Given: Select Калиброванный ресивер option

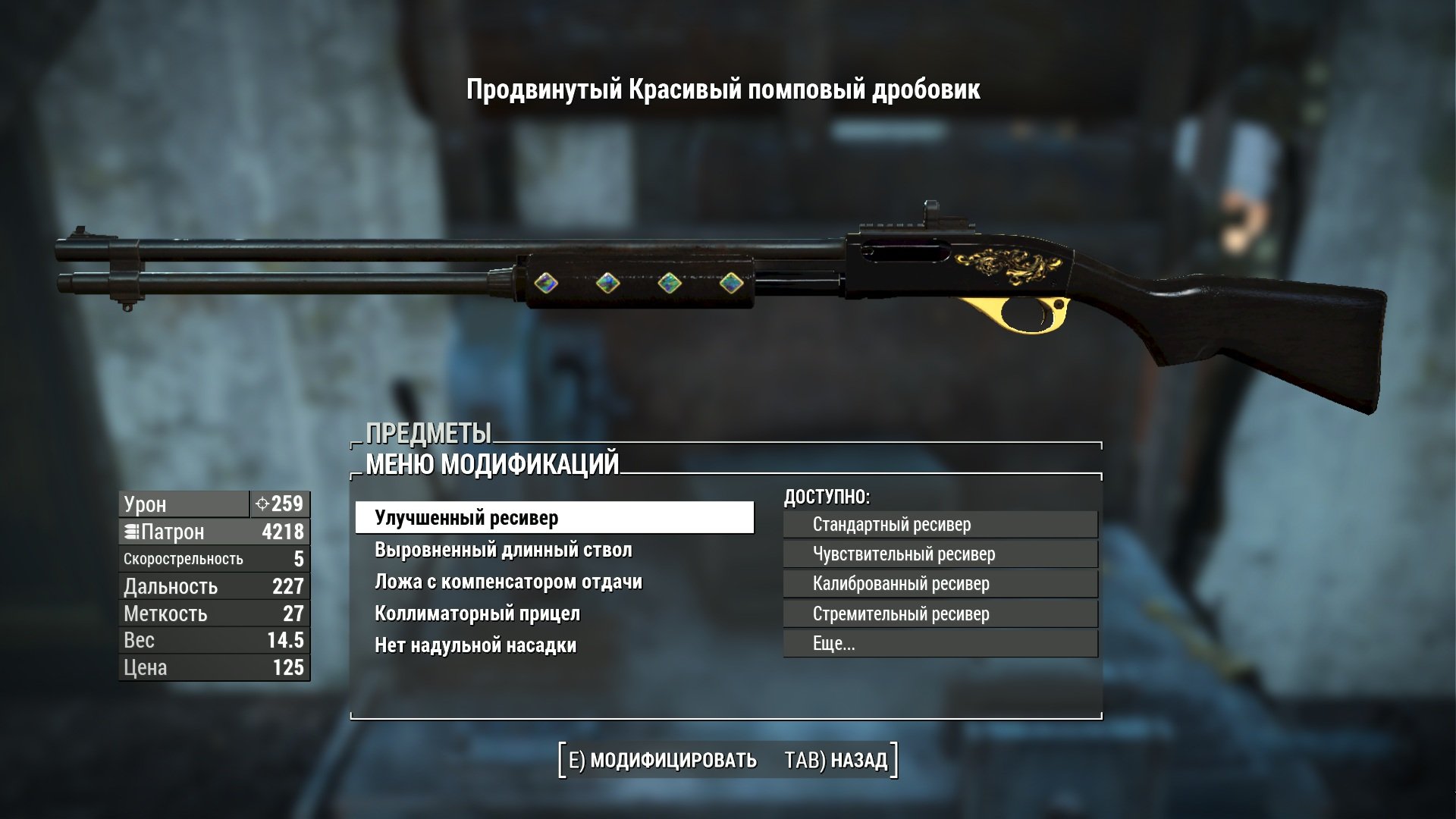Looking at the screenshot, I should click(x=940, y=584).
